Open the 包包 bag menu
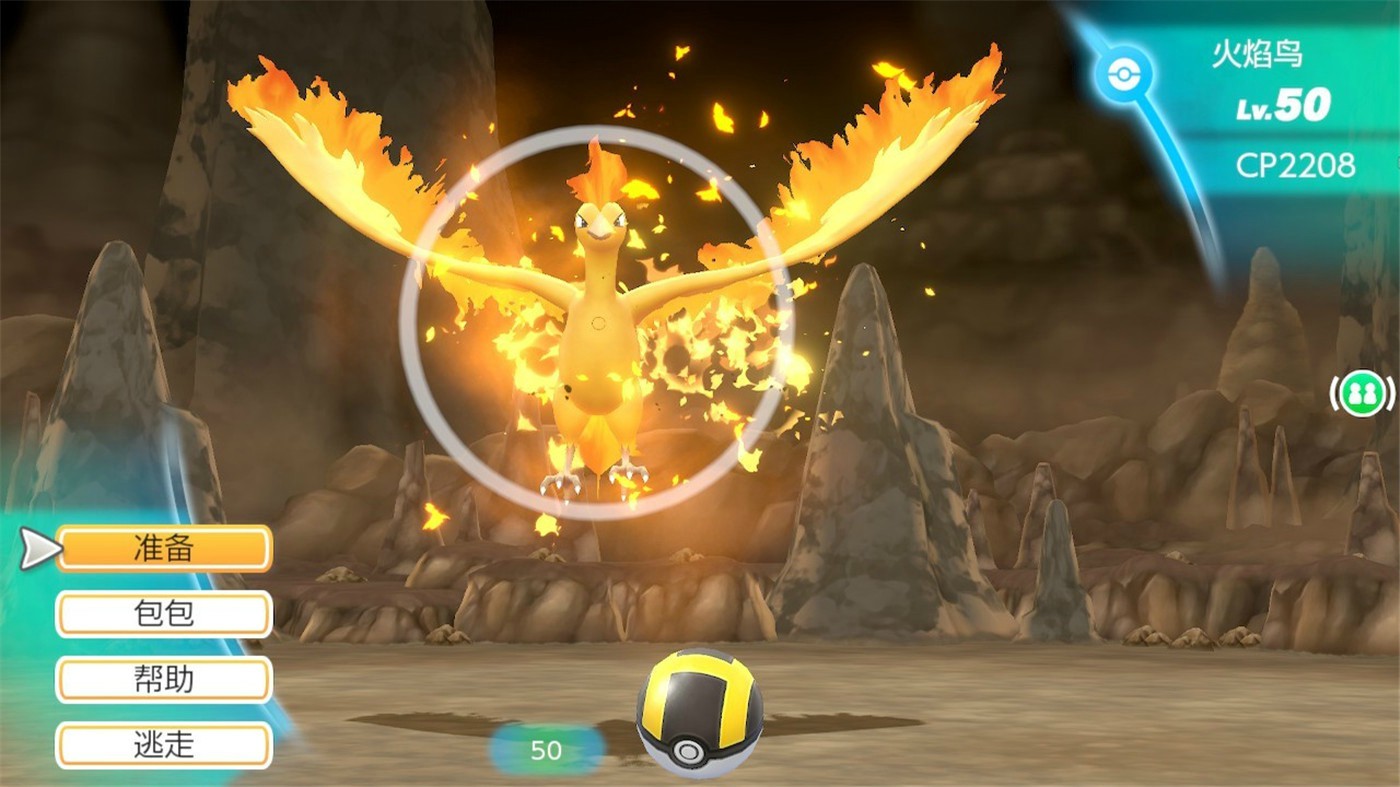 [165, 614]
